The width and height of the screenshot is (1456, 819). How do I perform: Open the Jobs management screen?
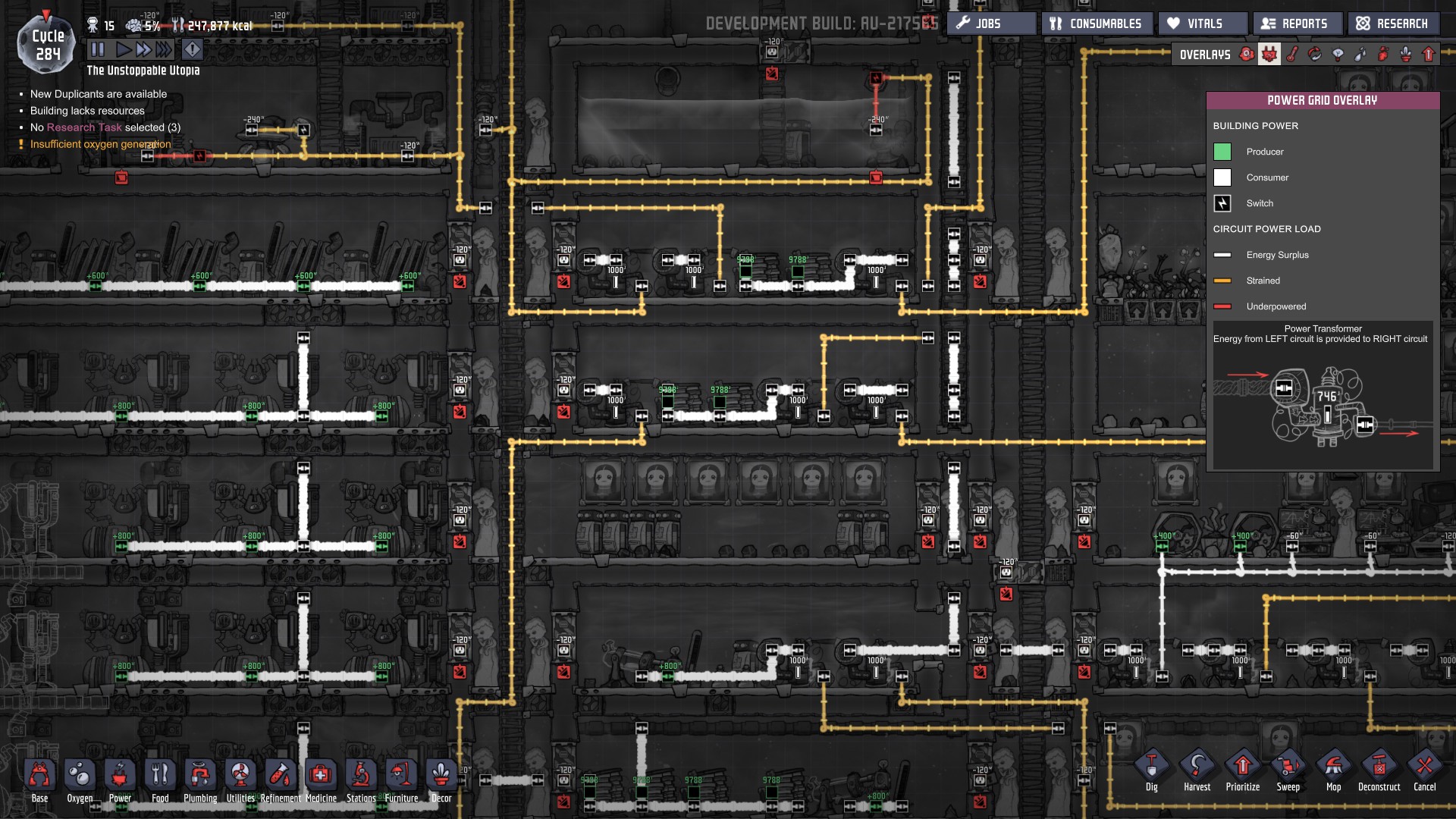point(990,24)
